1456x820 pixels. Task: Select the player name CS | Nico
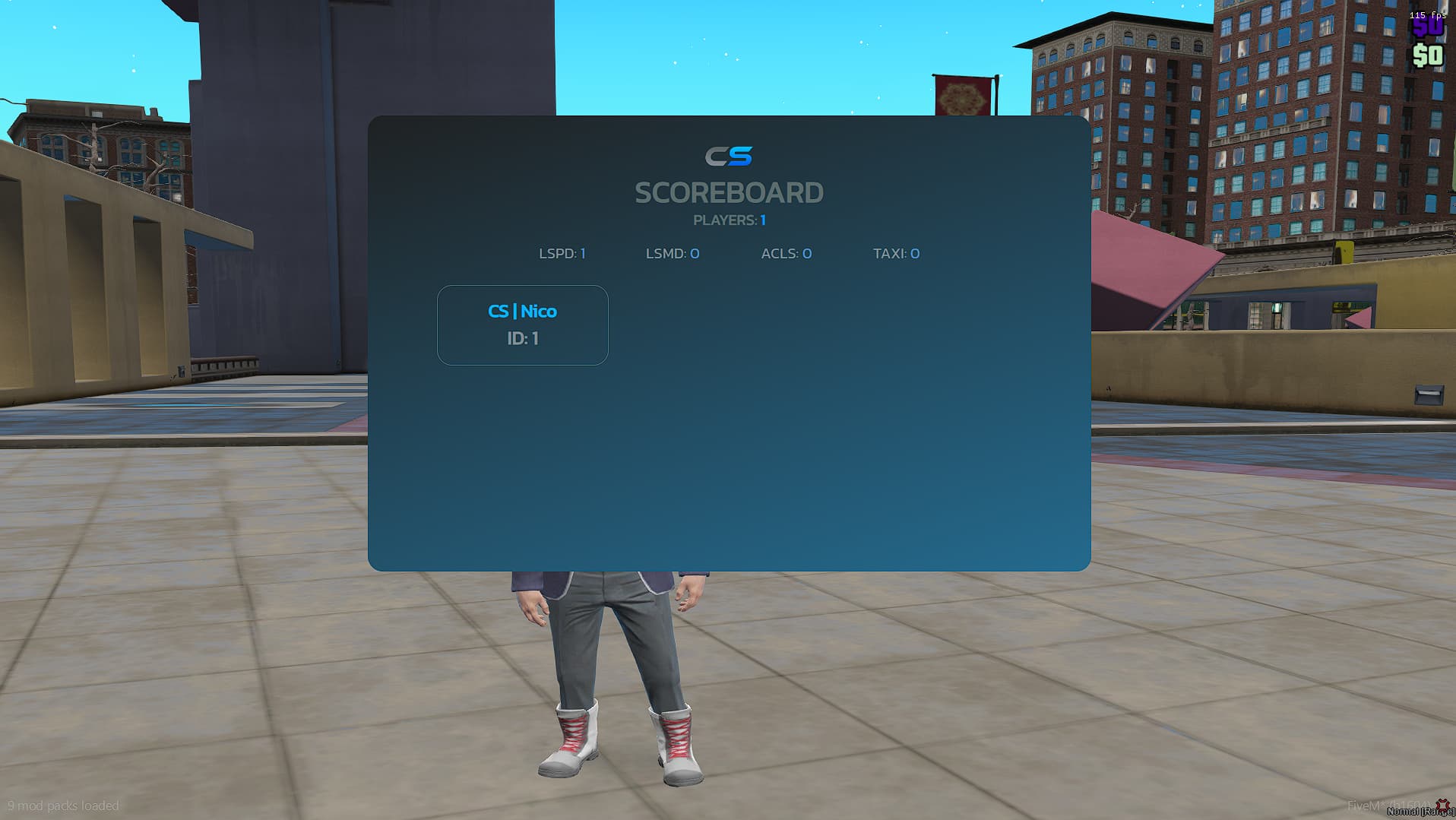point(521,311)
